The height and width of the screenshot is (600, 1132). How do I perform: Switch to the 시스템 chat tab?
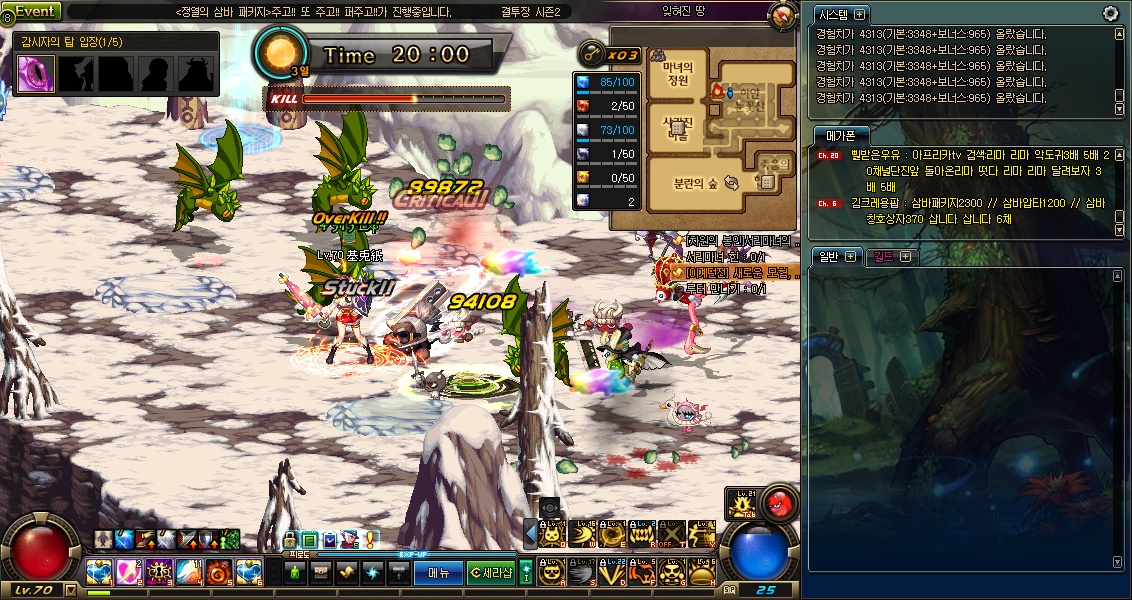coord(836,15)
